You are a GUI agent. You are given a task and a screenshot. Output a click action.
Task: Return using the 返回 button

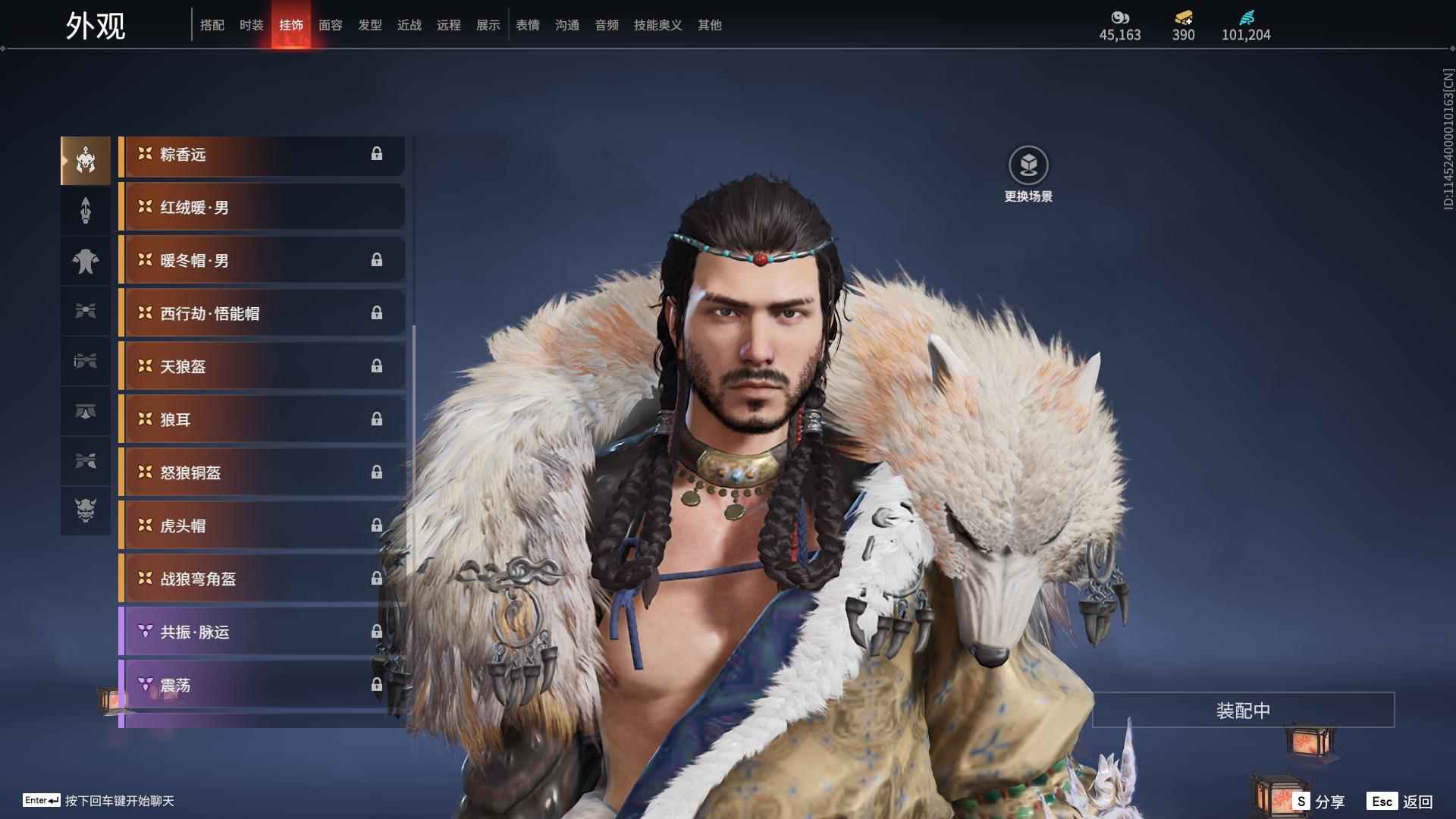click(x=1401, y=802)
